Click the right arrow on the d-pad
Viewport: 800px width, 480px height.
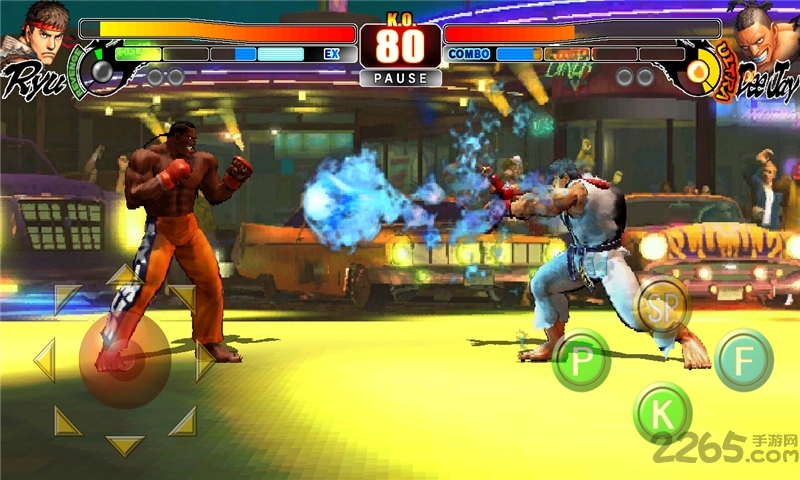pos(205,360)
